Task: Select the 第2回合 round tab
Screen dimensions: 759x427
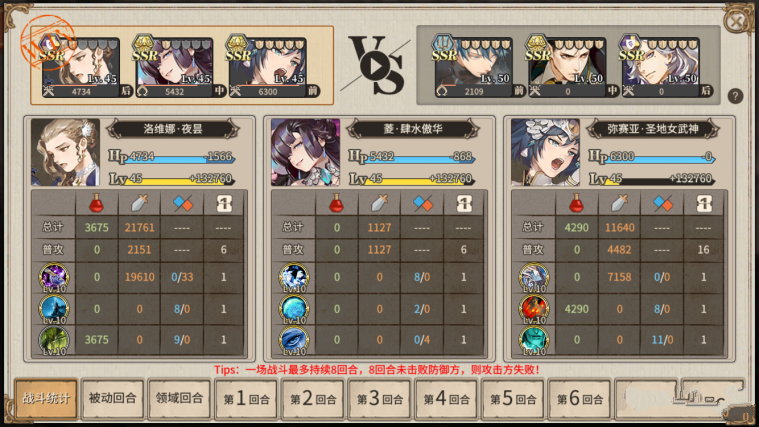Action: [x=313, y=399]
